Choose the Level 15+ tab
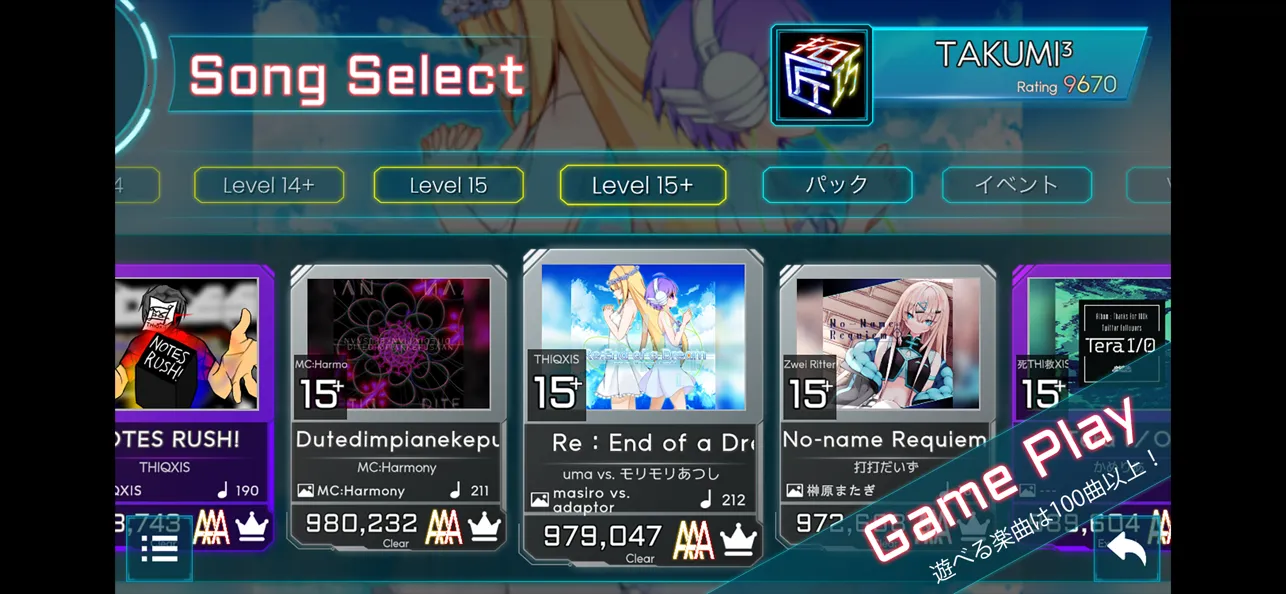This screenshot has width=1286, height=594. pyautogui.click(x=643, y=185)
